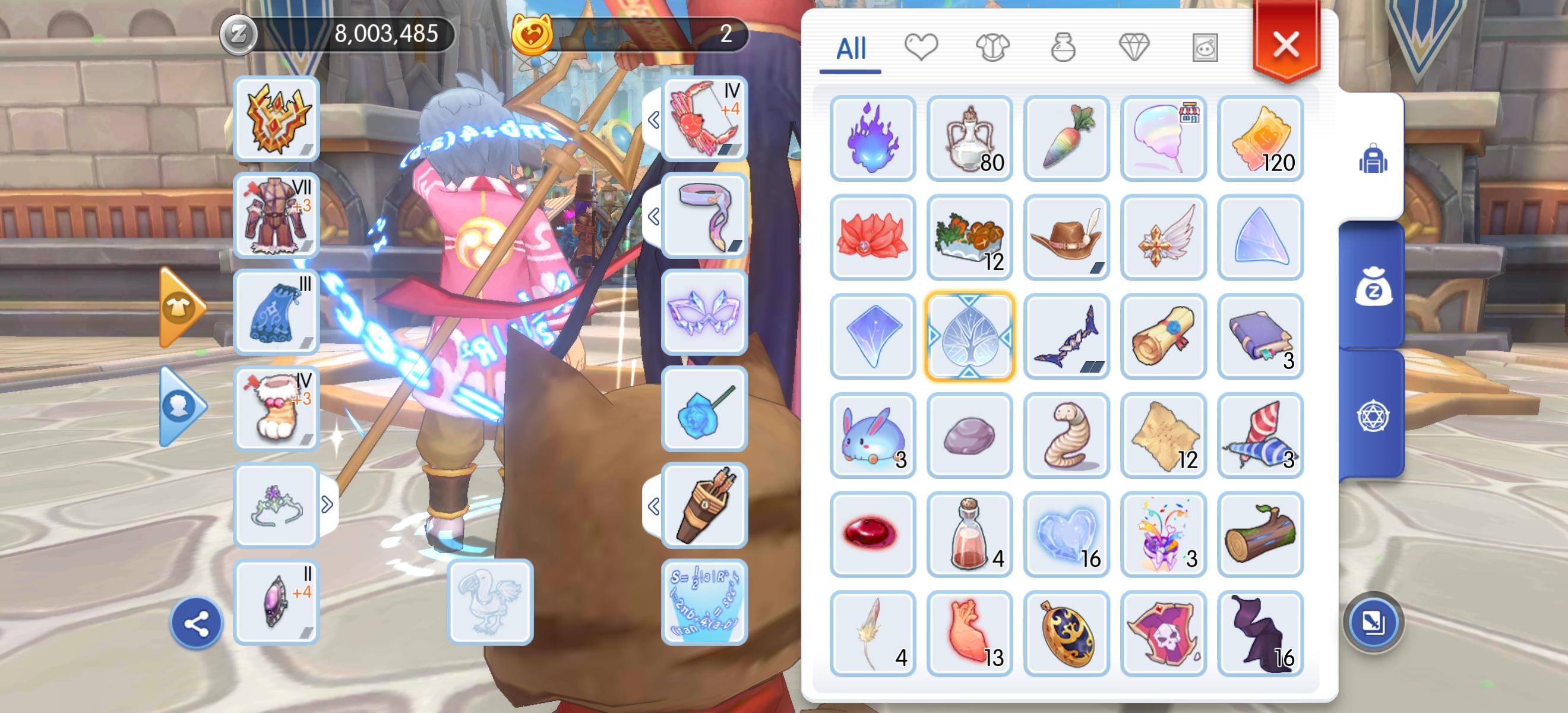Viewport: 1568px width, 713px height.
Task: Select the highlighted glowing leaf item
Action: coord(970,336)
